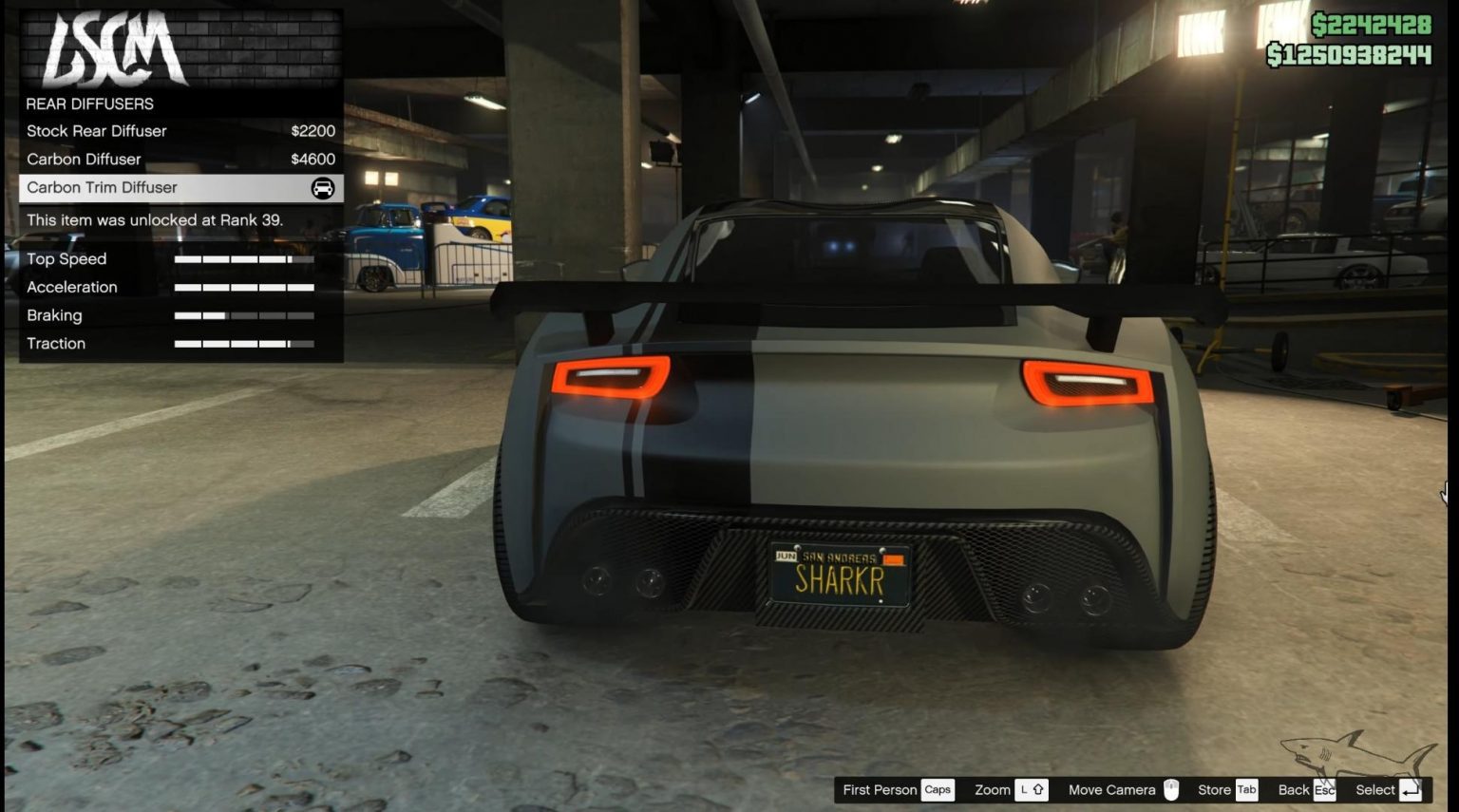Click the REAR DIFFUSERS header
Image resolution: width=1459 pixels, height=812 pixels.
(x=91, y=104)
